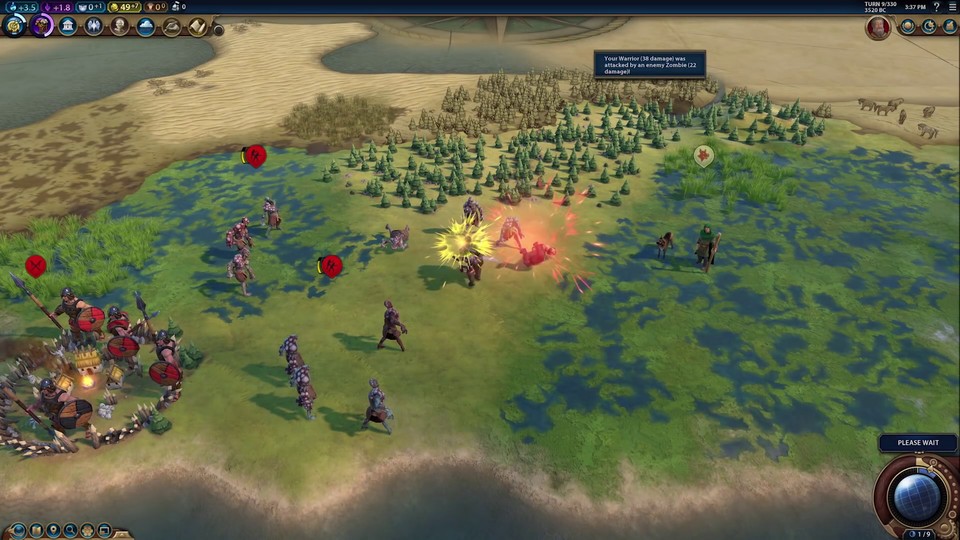
Task: Open the Government screen building icon
Action: pos(68,26)
